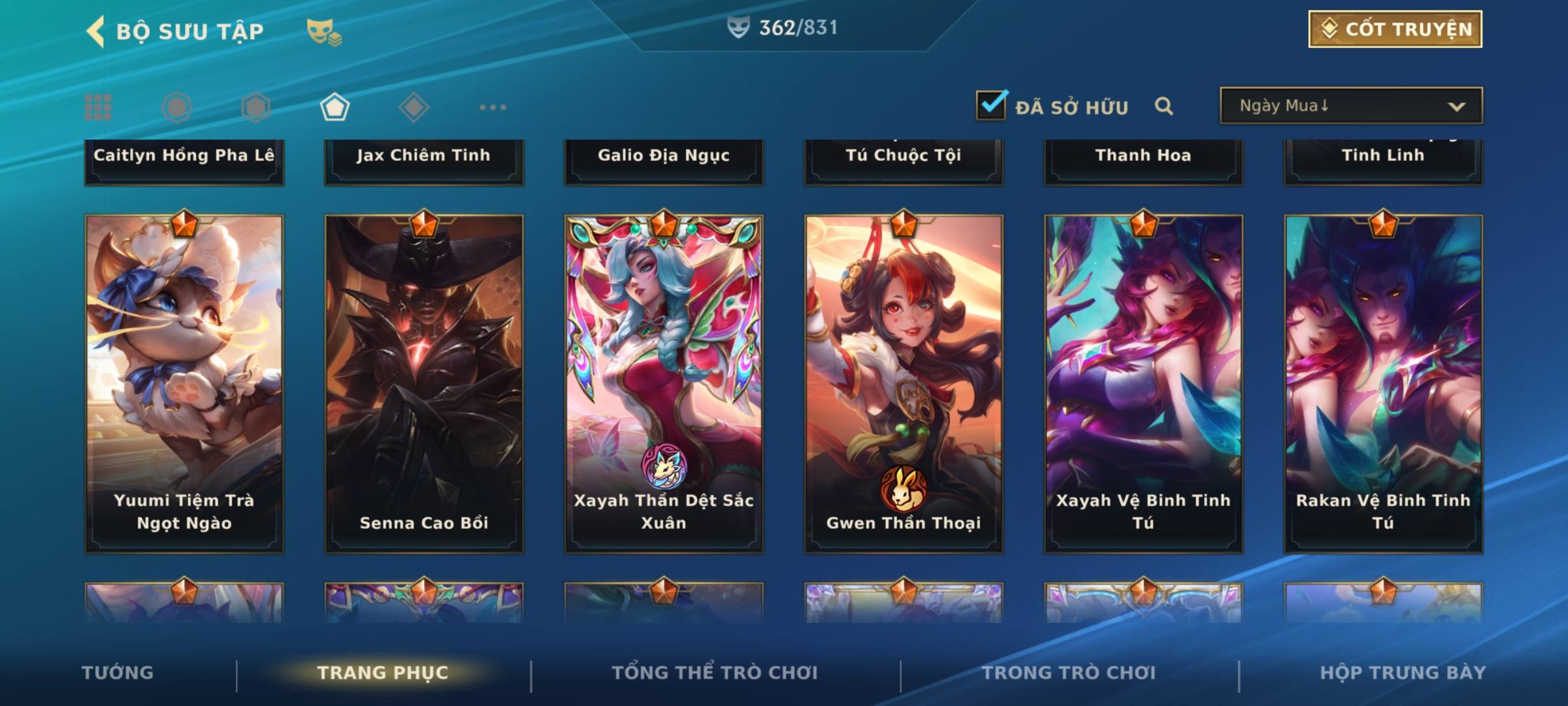The width and height of the screenshot is (1568, 706).
Task: Open the skin search magnifier
Action: (1164, 106)
